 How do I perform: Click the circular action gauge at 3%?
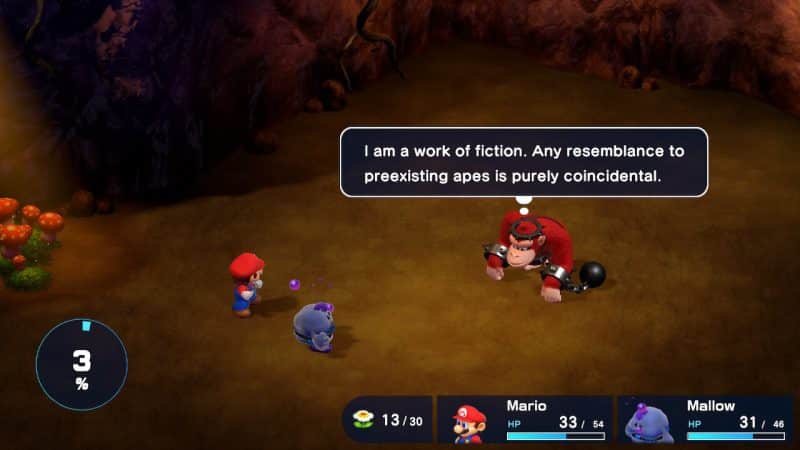(x=82, y=364)
